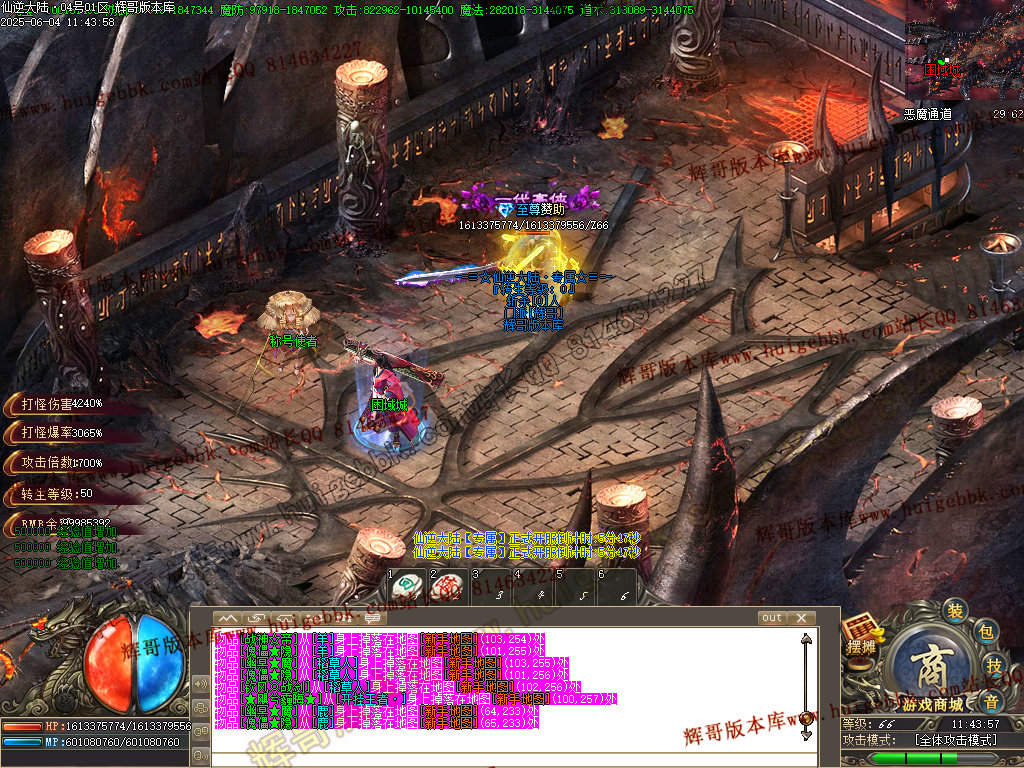Close the chat window with the X button

click(x=802, y=618)
